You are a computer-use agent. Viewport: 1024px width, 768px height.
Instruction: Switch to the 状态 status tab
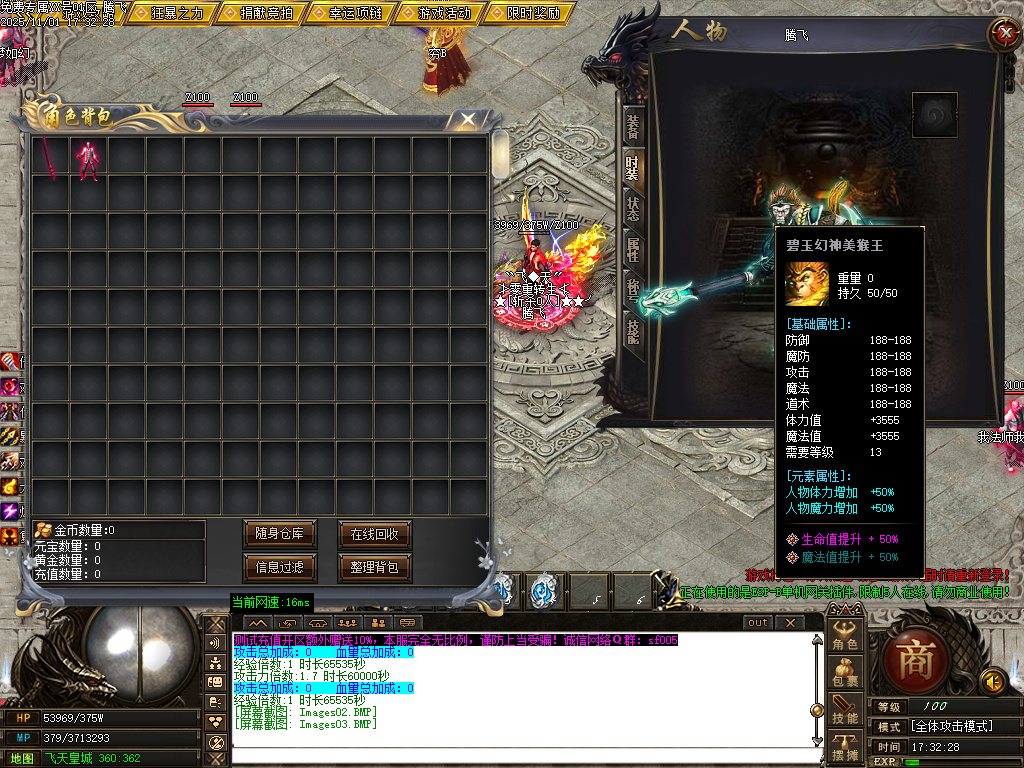pyautogui.click(x=633, y=209)
